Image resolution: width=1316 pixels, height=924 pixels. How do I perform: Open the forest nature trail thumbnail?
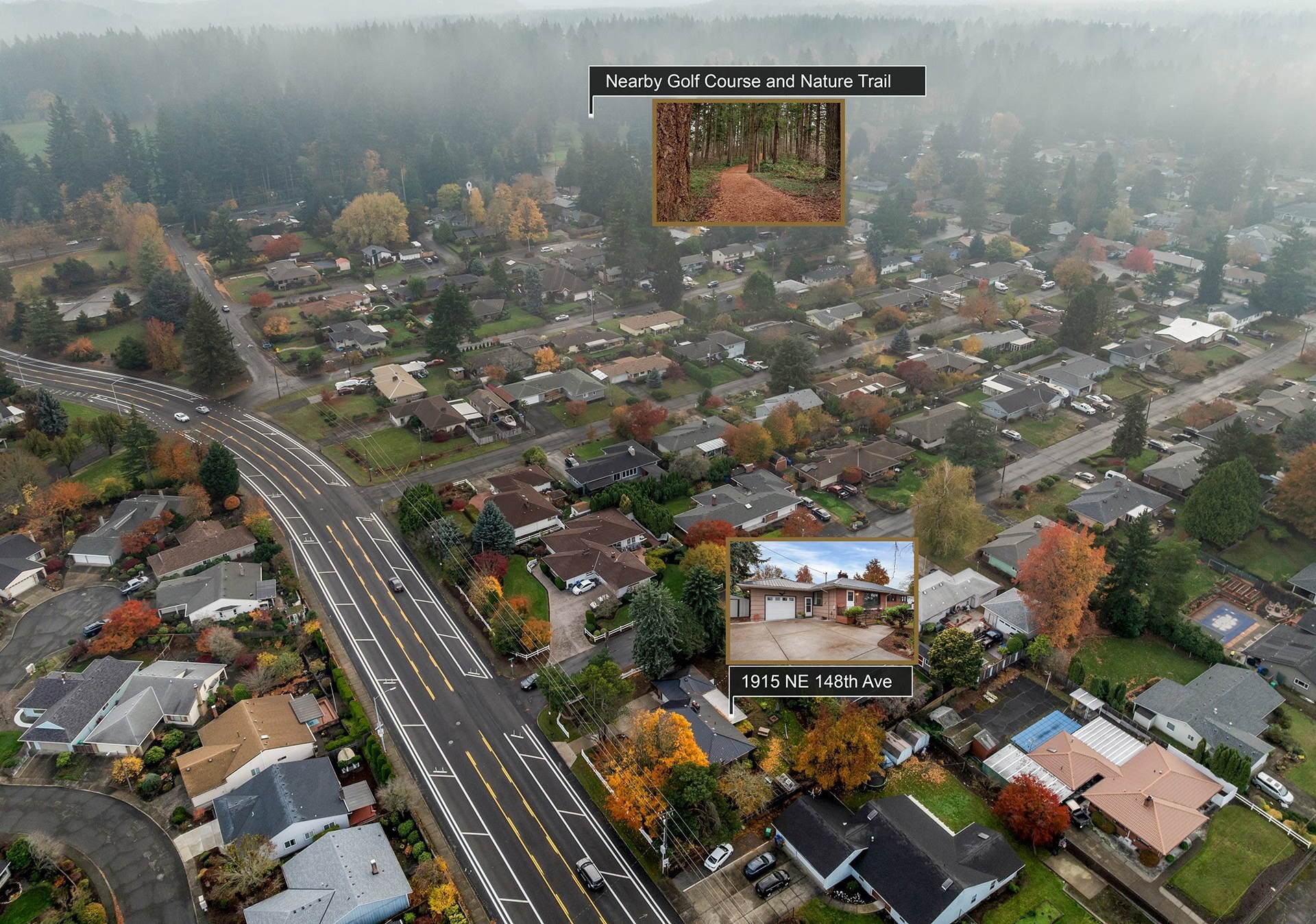tap(748, 162)
